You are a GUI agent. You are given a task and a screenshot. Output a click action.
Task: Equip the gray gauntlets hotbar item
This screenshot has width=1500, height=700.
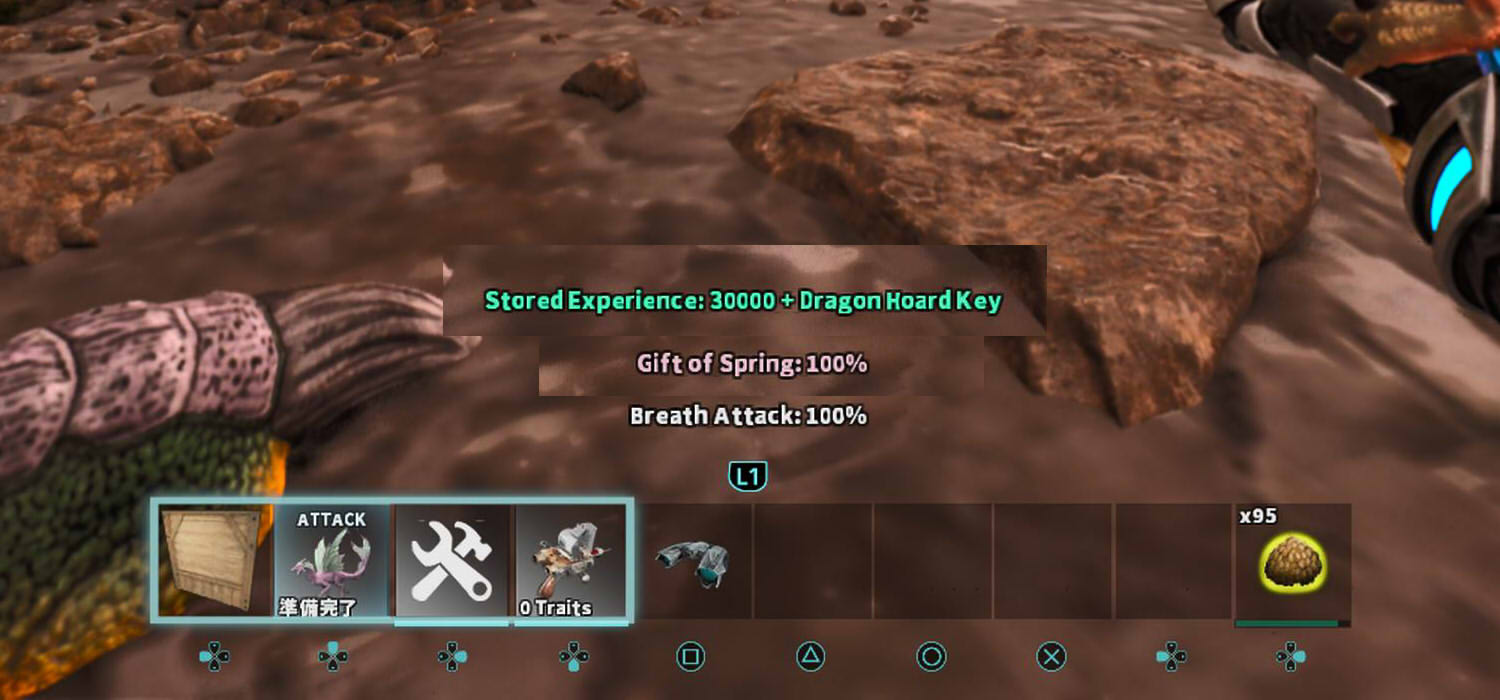pos(692,562)
